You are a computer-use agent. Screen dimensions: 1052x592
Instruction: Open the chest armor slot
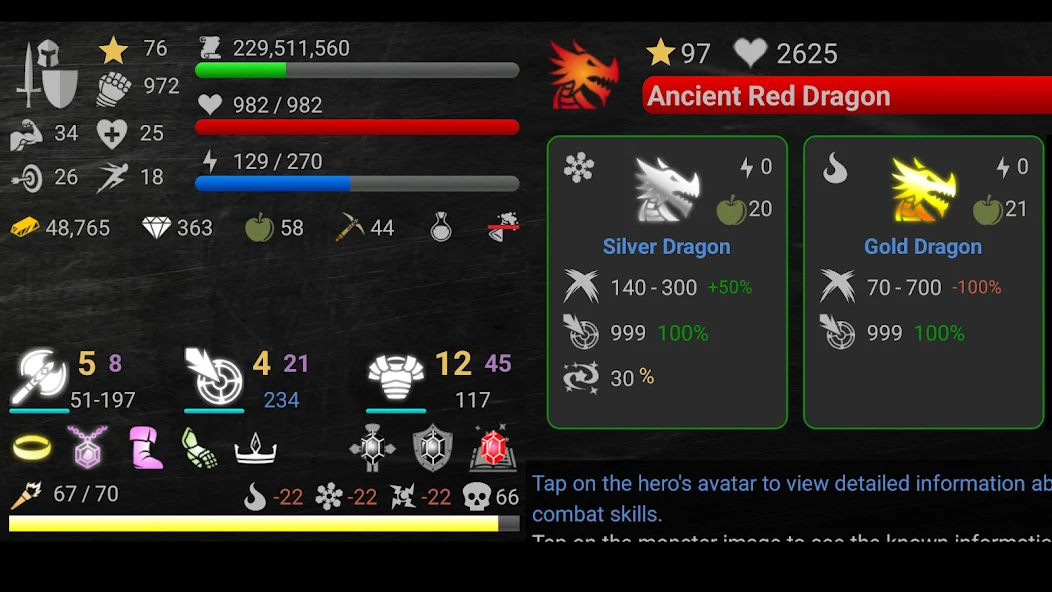click(x=396, y=377)
